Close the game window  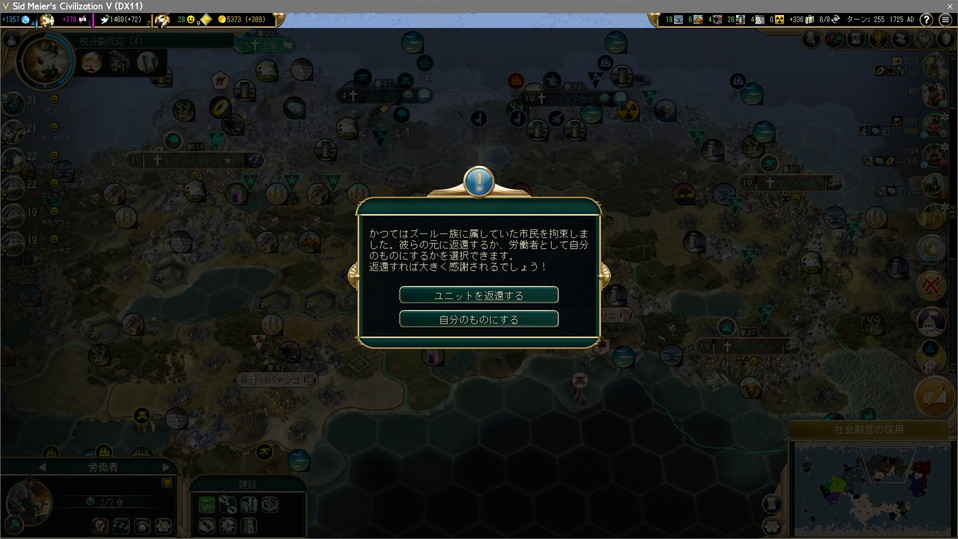[x=946, y=6]
